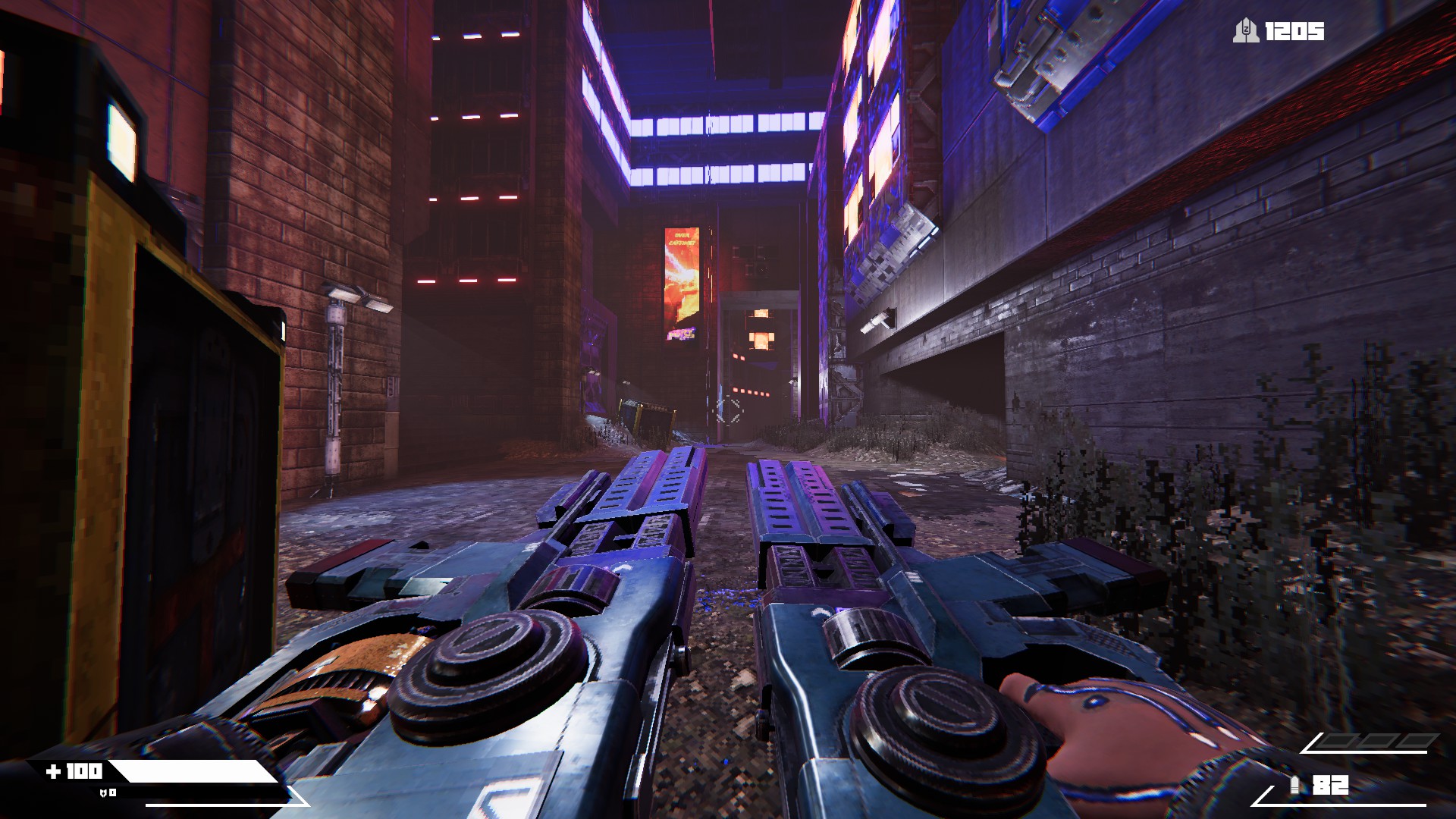
Task: Select the bullet ammo icon near 82
Action: pyautogui.click(x=1294, y=784)
